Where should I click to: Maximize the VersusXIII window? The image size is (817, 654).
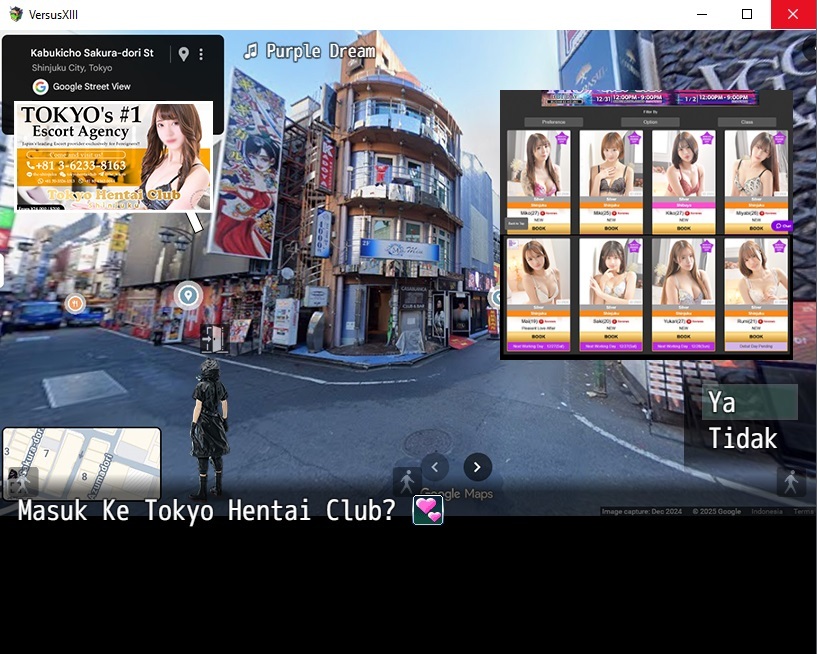(747, 14)
